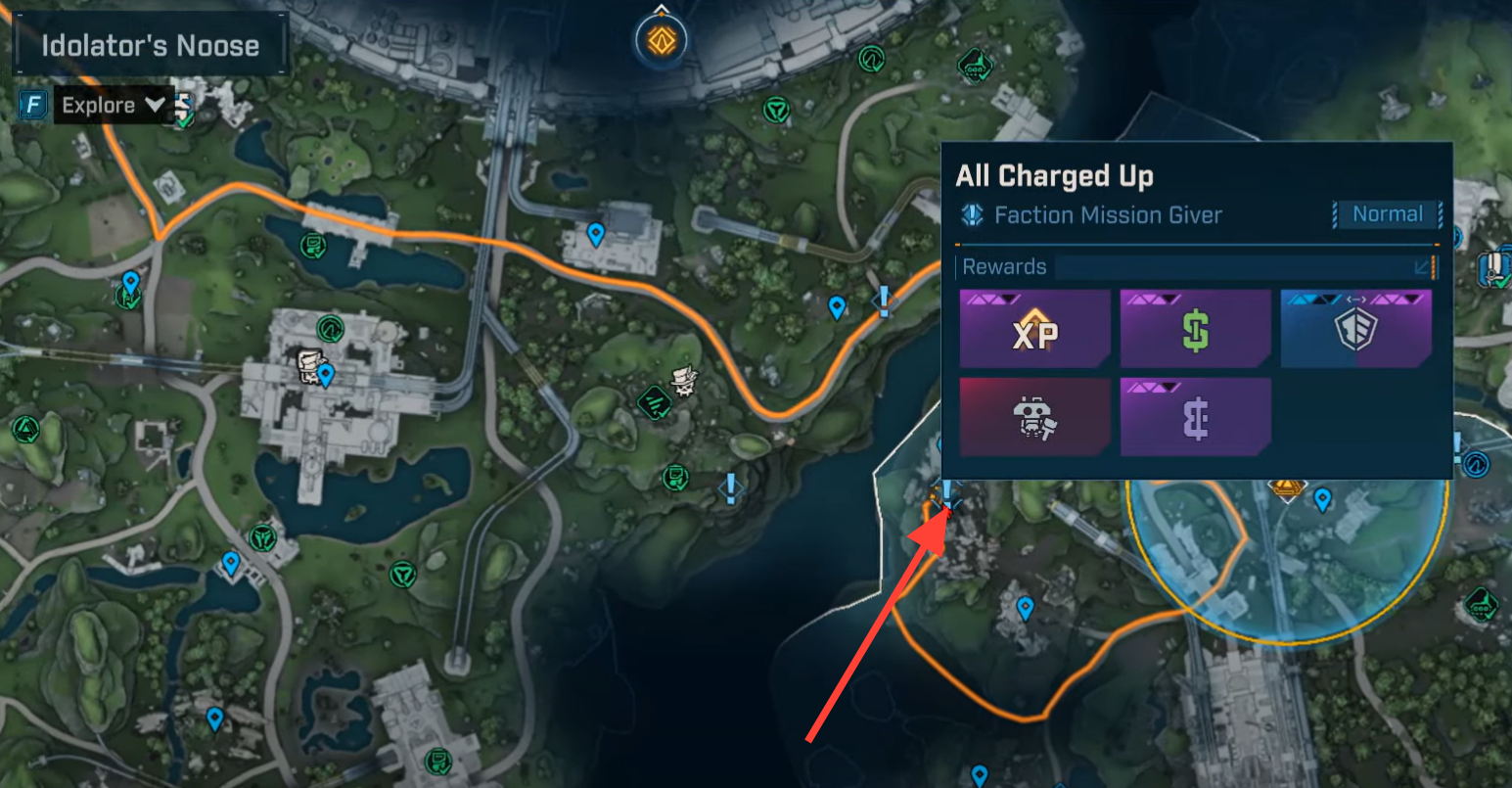
Task: Click the All Charged Up mission giver marker
Action: tap(946, 494)
